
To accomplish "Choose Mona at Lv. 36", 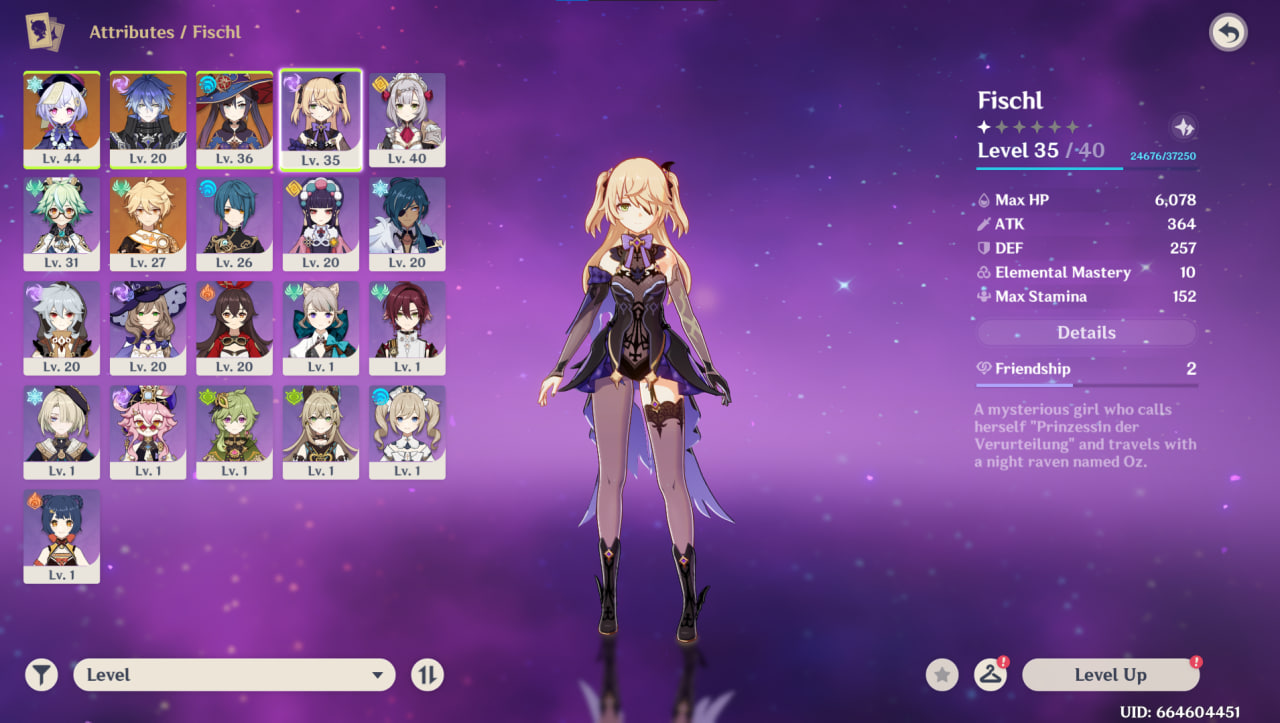I will pos(234,119).
